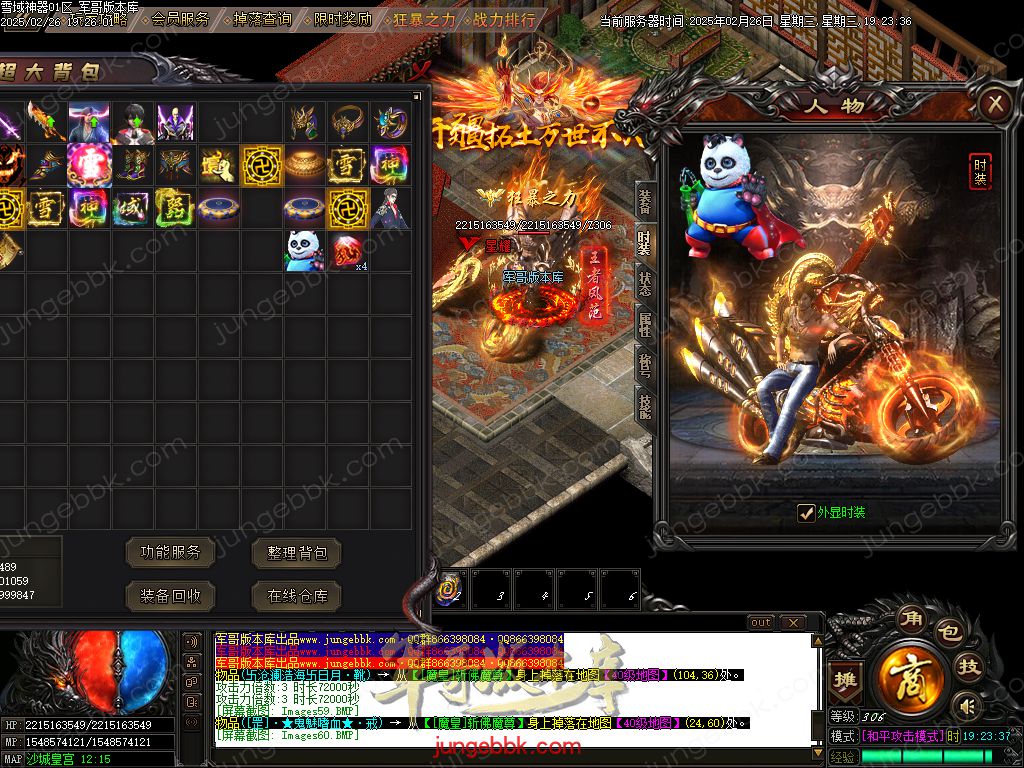1024x768 pixels.
Task: Open the 会员服务 member service menu
Action: tap(181, 19)
